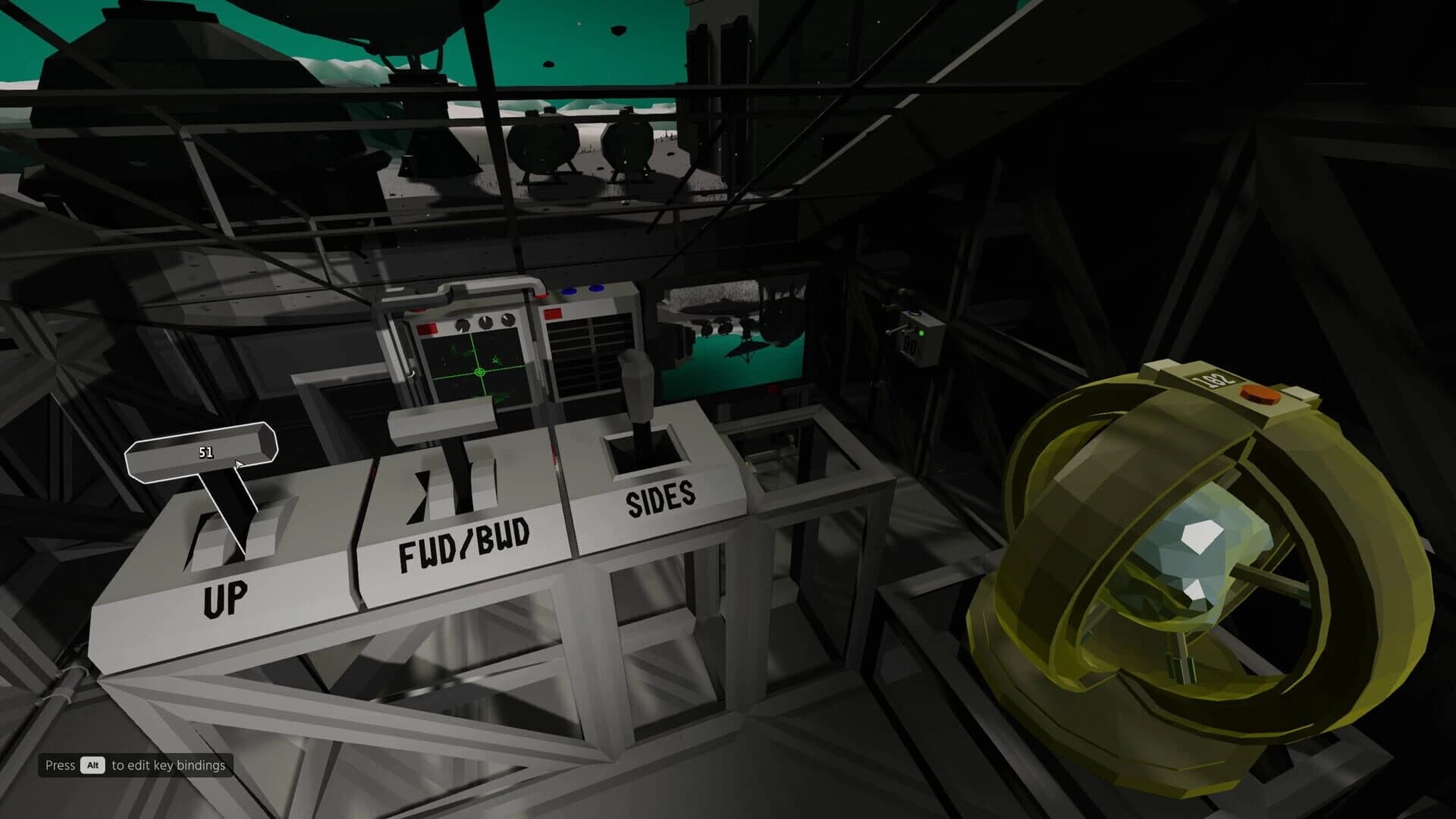This screenshot has height=819, width=1456.
Task: Click the red warning strip on the radar unit
Action: pos(427,328)
